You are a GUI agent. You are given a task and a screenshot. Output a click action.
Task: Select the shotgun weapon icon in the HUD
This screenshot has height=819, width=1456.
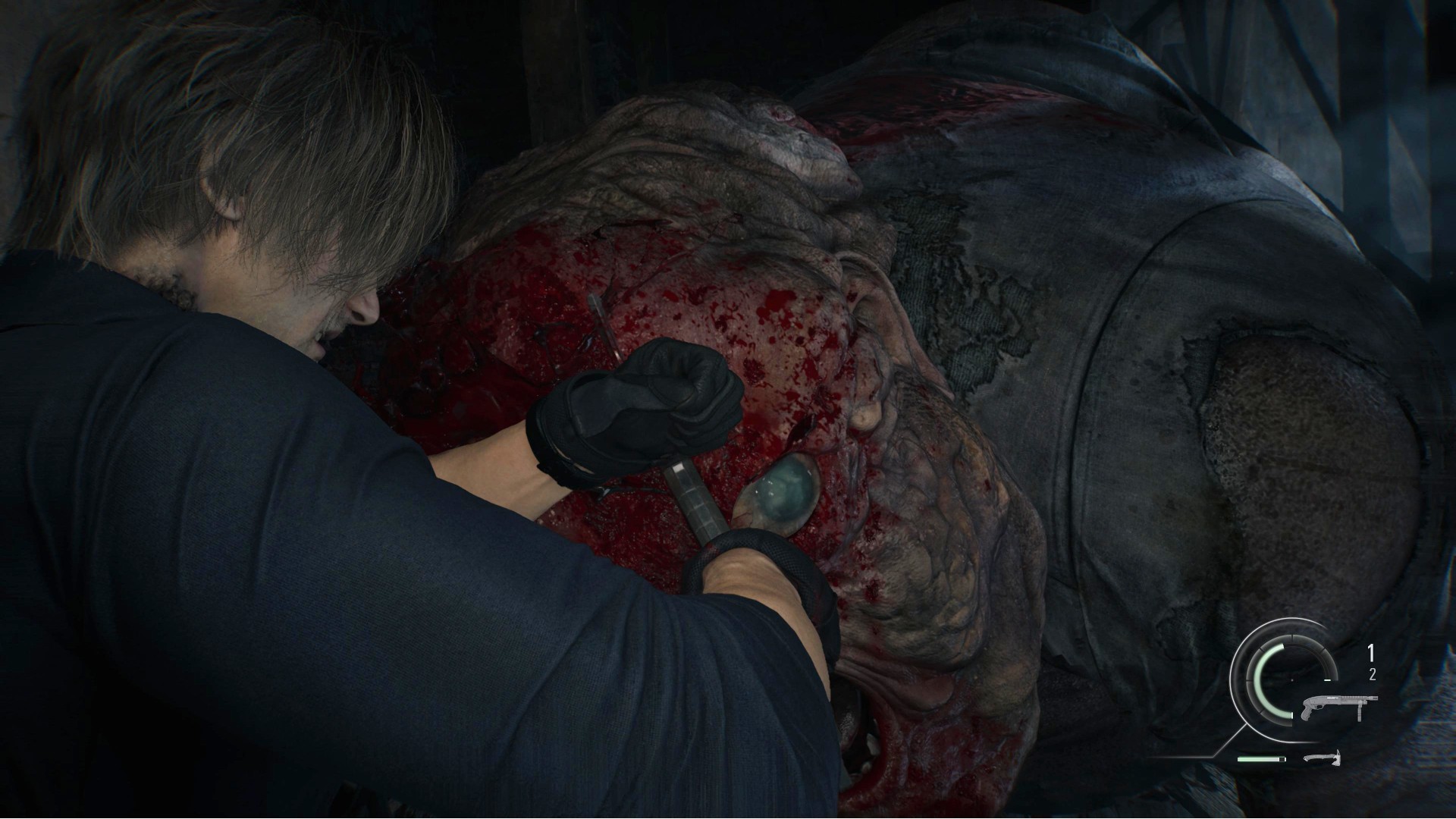click(x=1339, y=708)
